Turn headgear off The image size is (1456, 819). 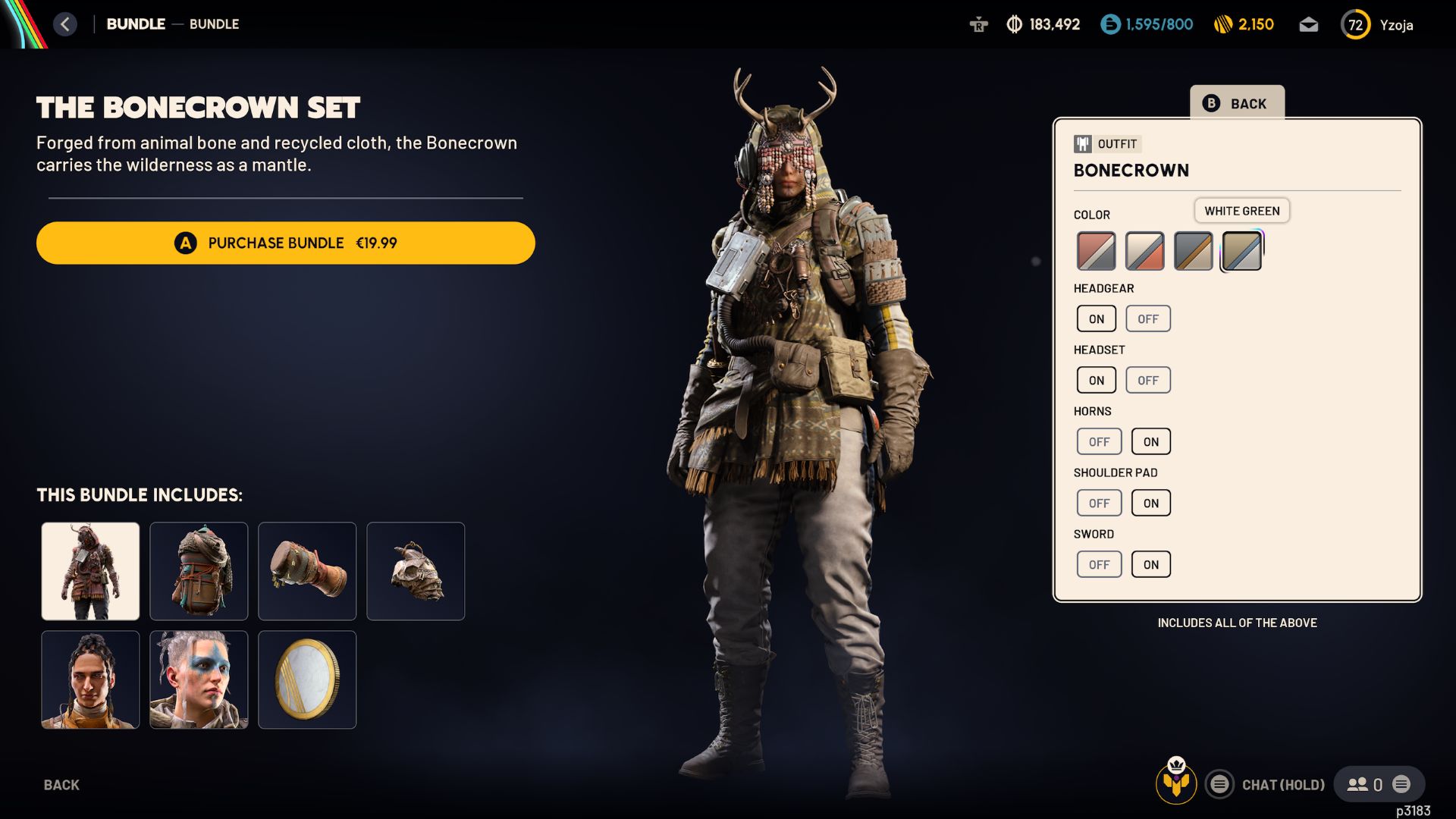pos(1147,318)
